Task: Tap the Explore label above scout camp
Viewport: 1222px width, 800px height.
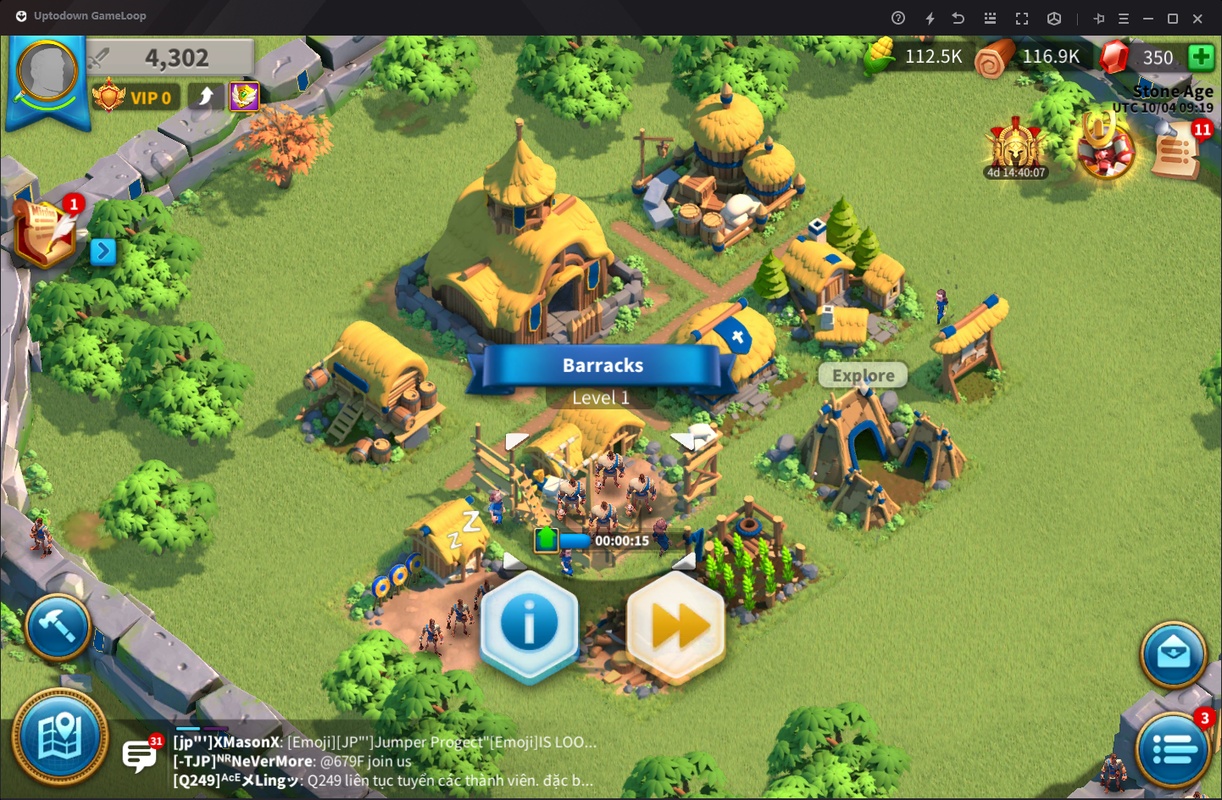Action: (x=863, y=376)
